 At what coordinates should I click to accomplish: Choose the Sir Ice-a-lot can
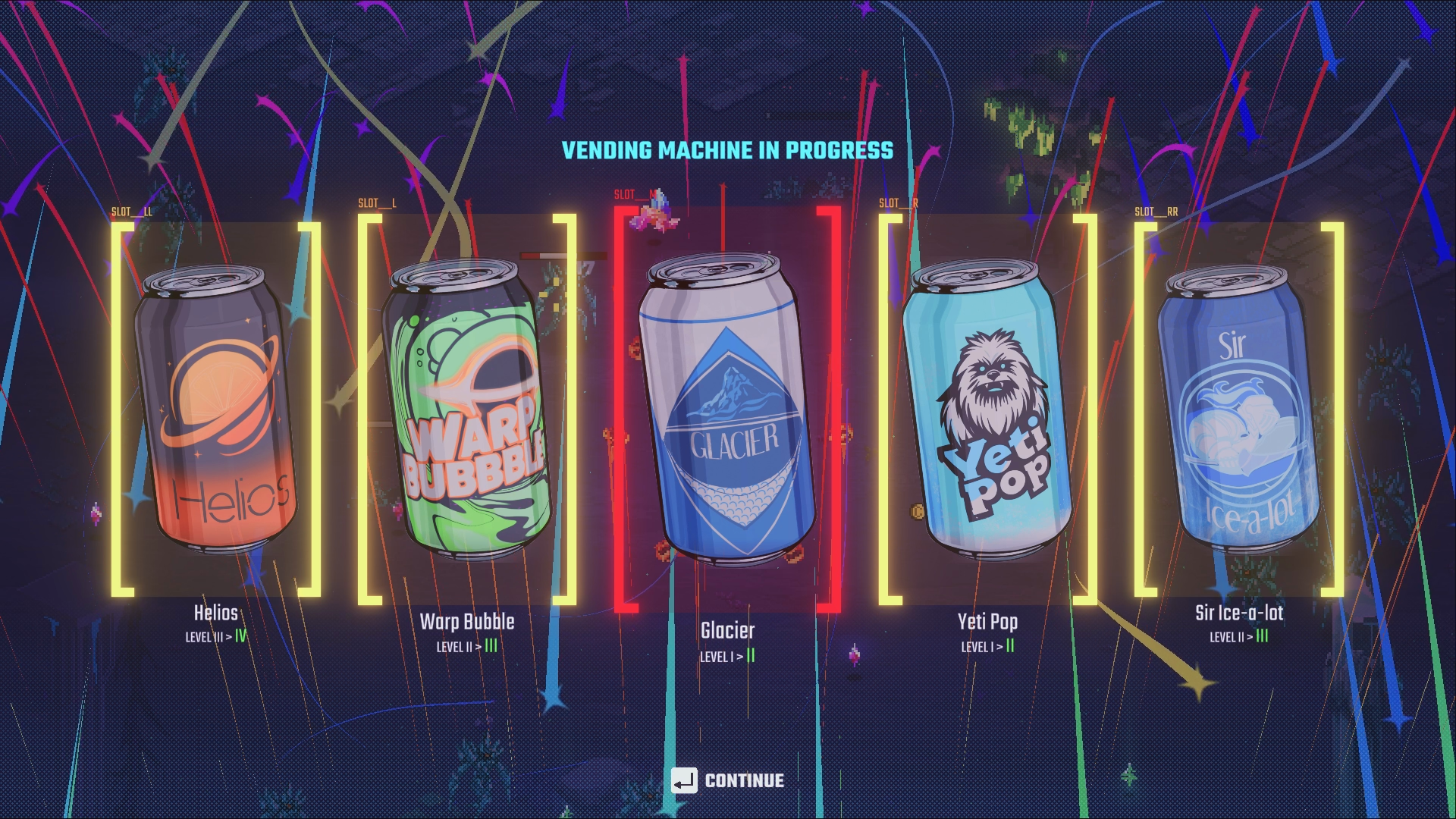pos(1238,409)
